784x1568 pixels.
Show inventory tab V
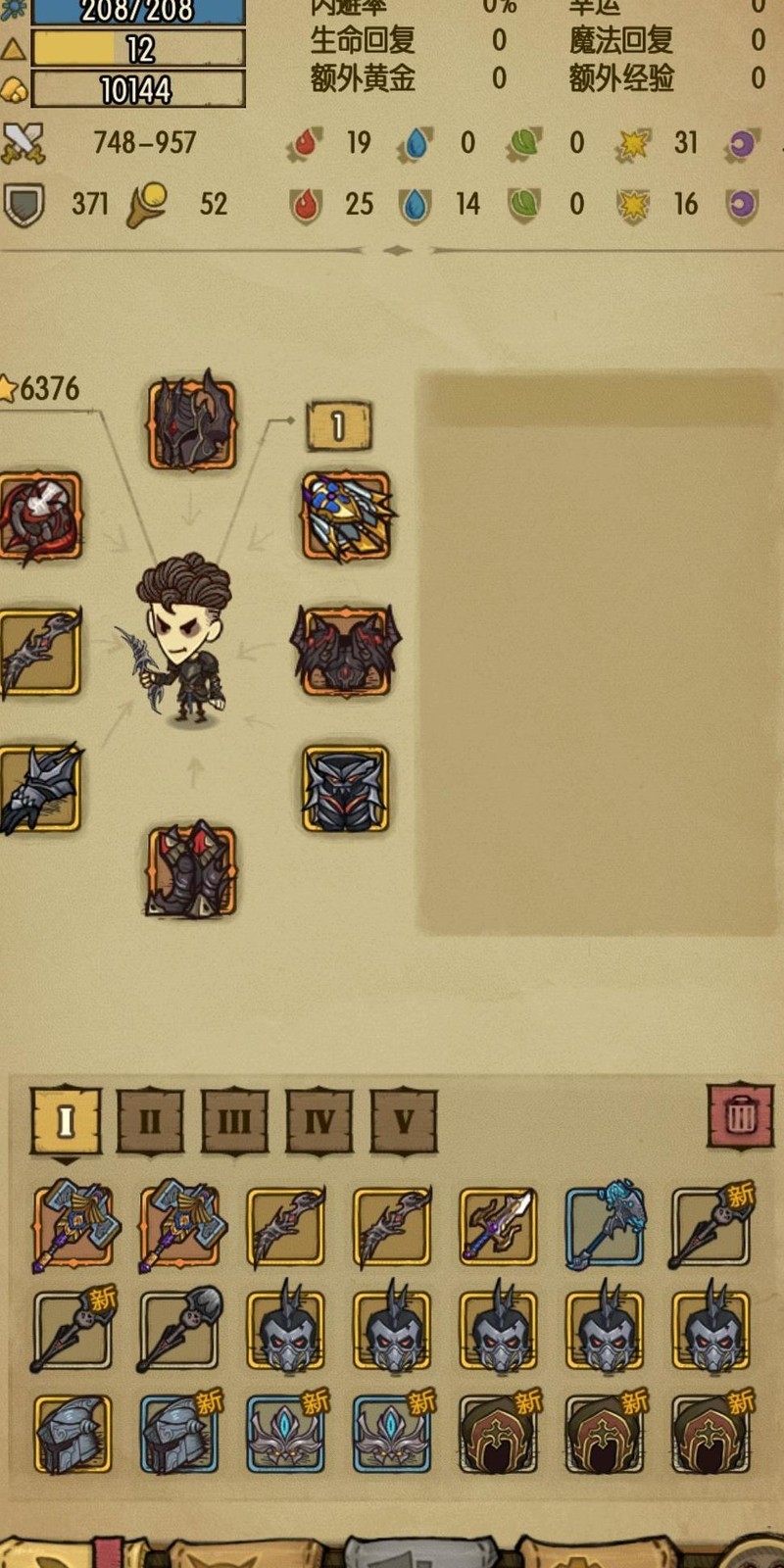404,1120
